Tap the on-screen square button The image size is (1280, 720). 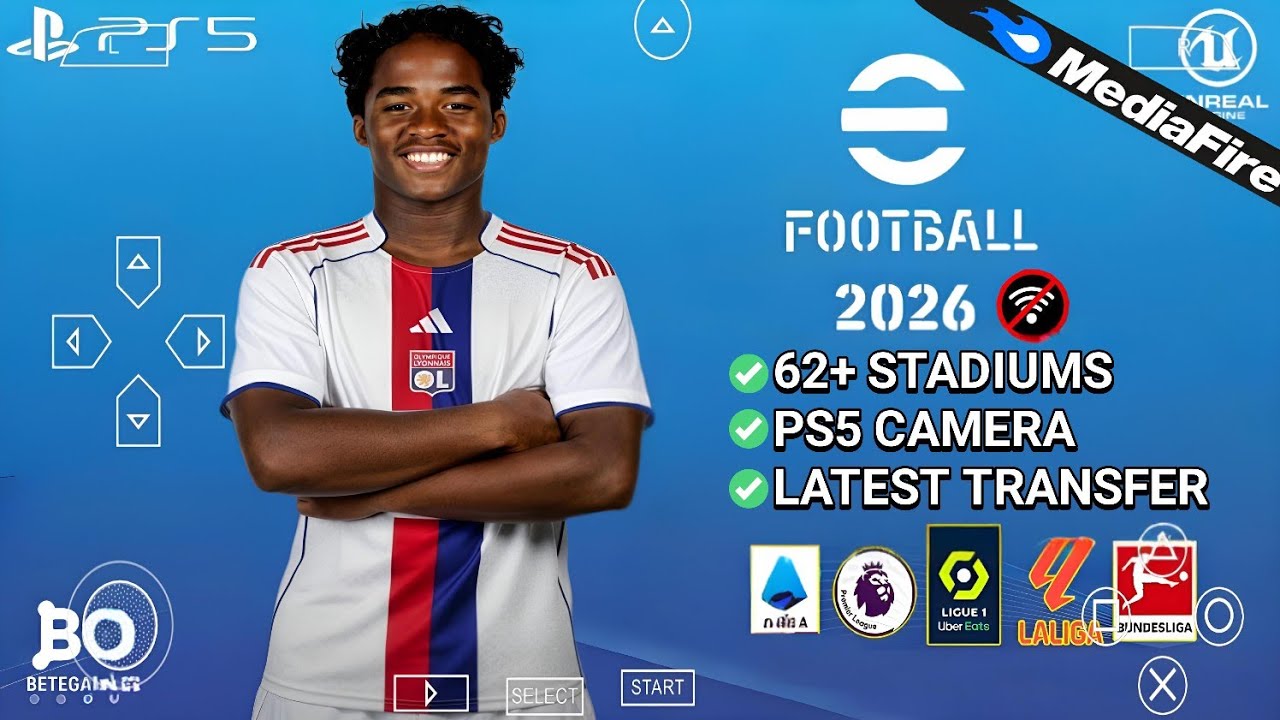(x=1106, y=616)
